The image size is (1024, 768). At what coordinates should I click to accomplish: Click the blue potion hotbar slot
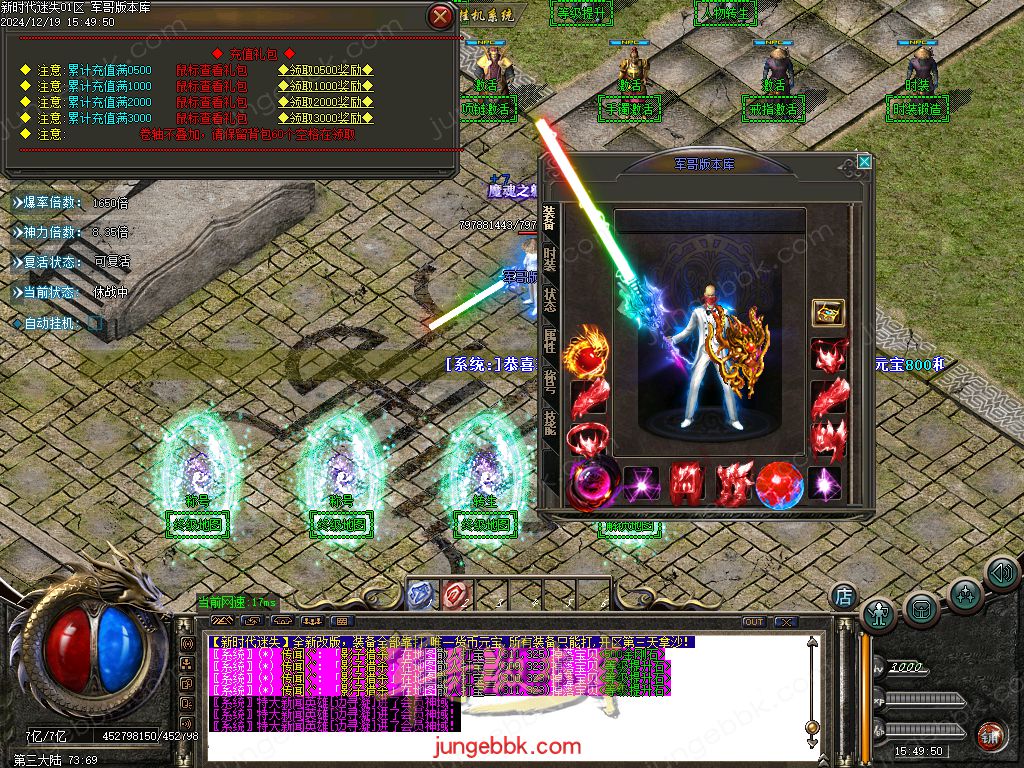tap(423, 594)
